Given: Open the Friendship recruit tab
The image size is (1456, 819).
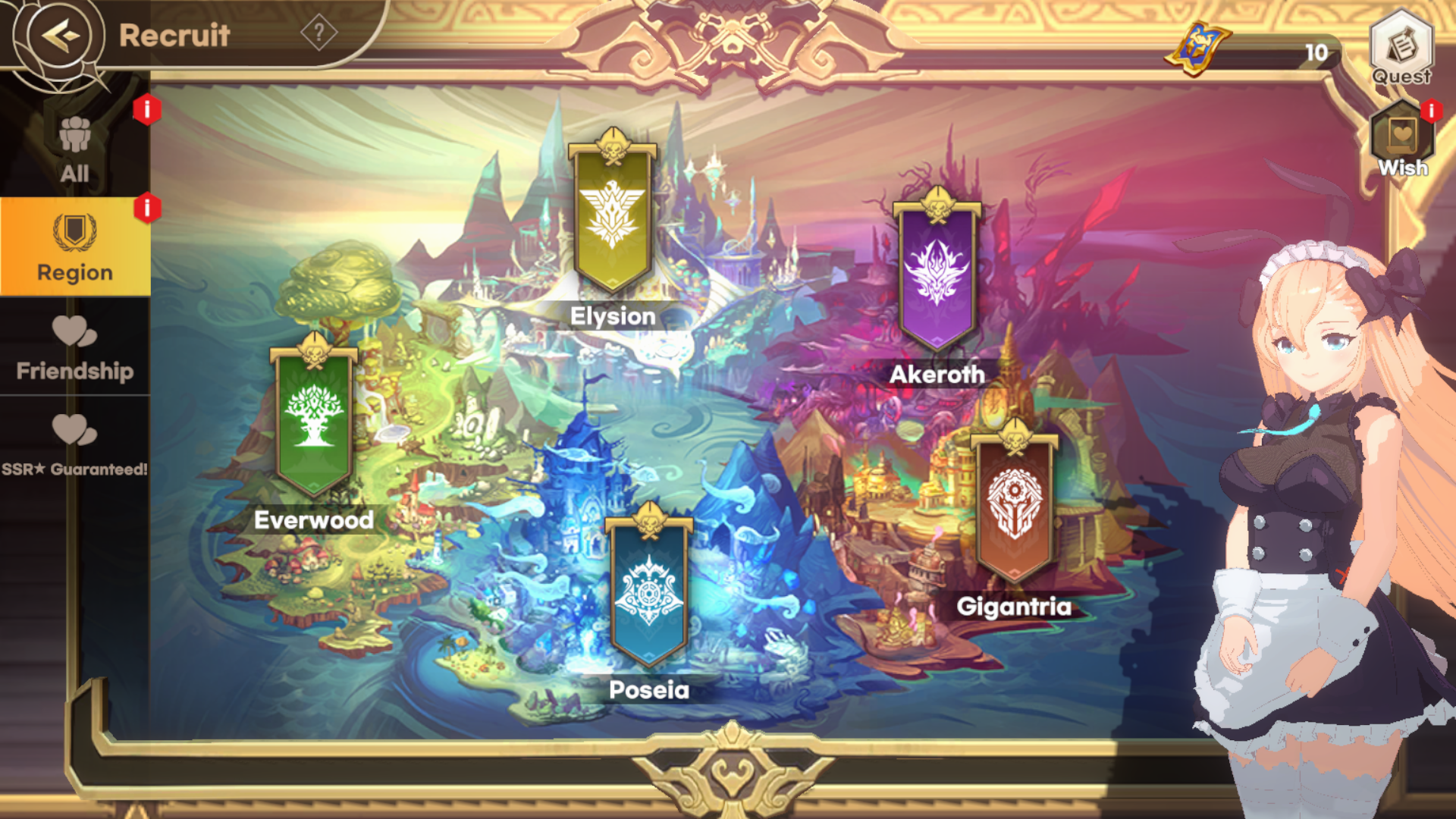Looking at the screenshot, I should [74, 347].
